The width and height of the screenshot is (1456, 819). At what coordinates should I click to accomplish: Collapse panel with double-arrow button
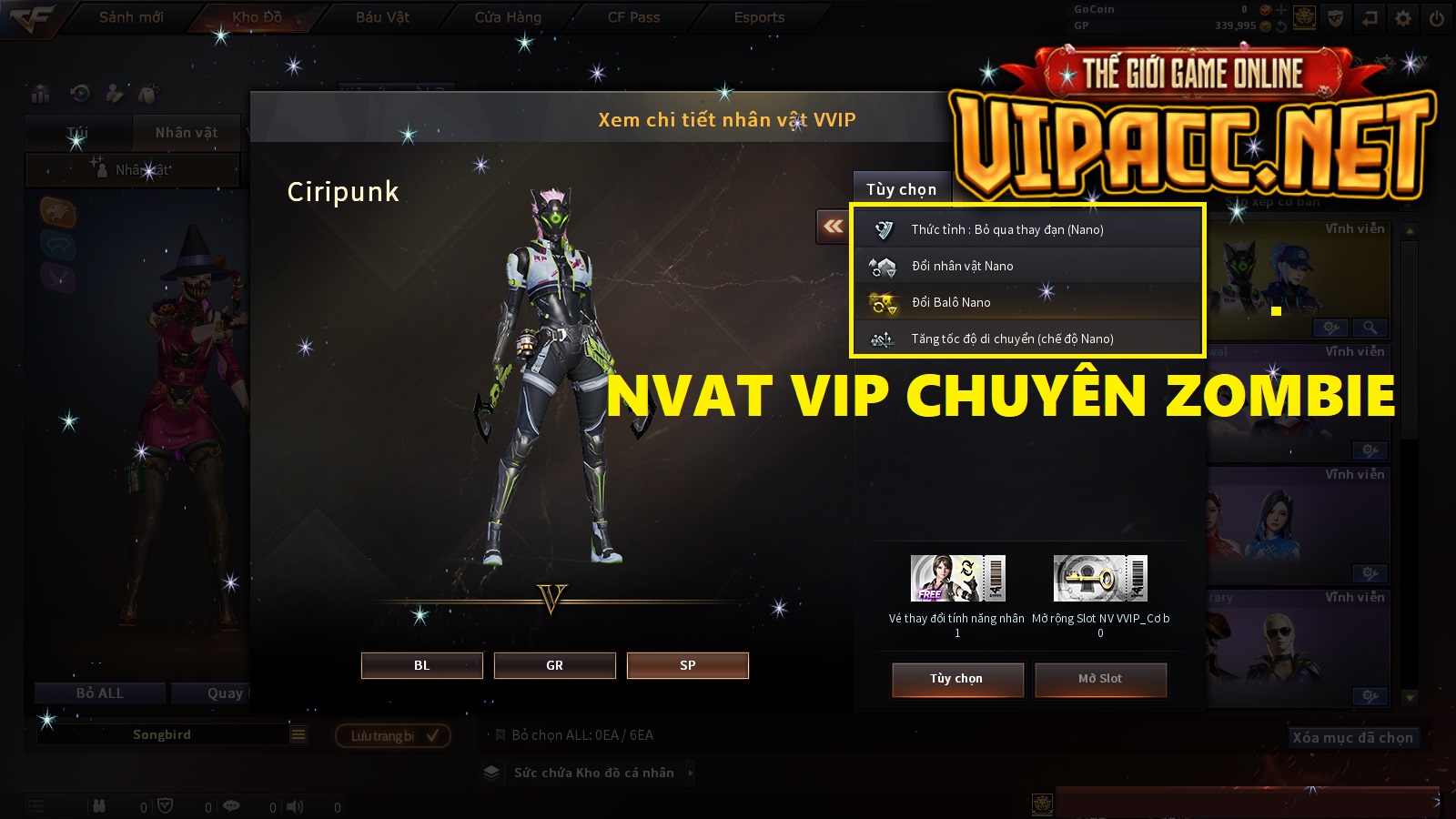click(833, 227)
